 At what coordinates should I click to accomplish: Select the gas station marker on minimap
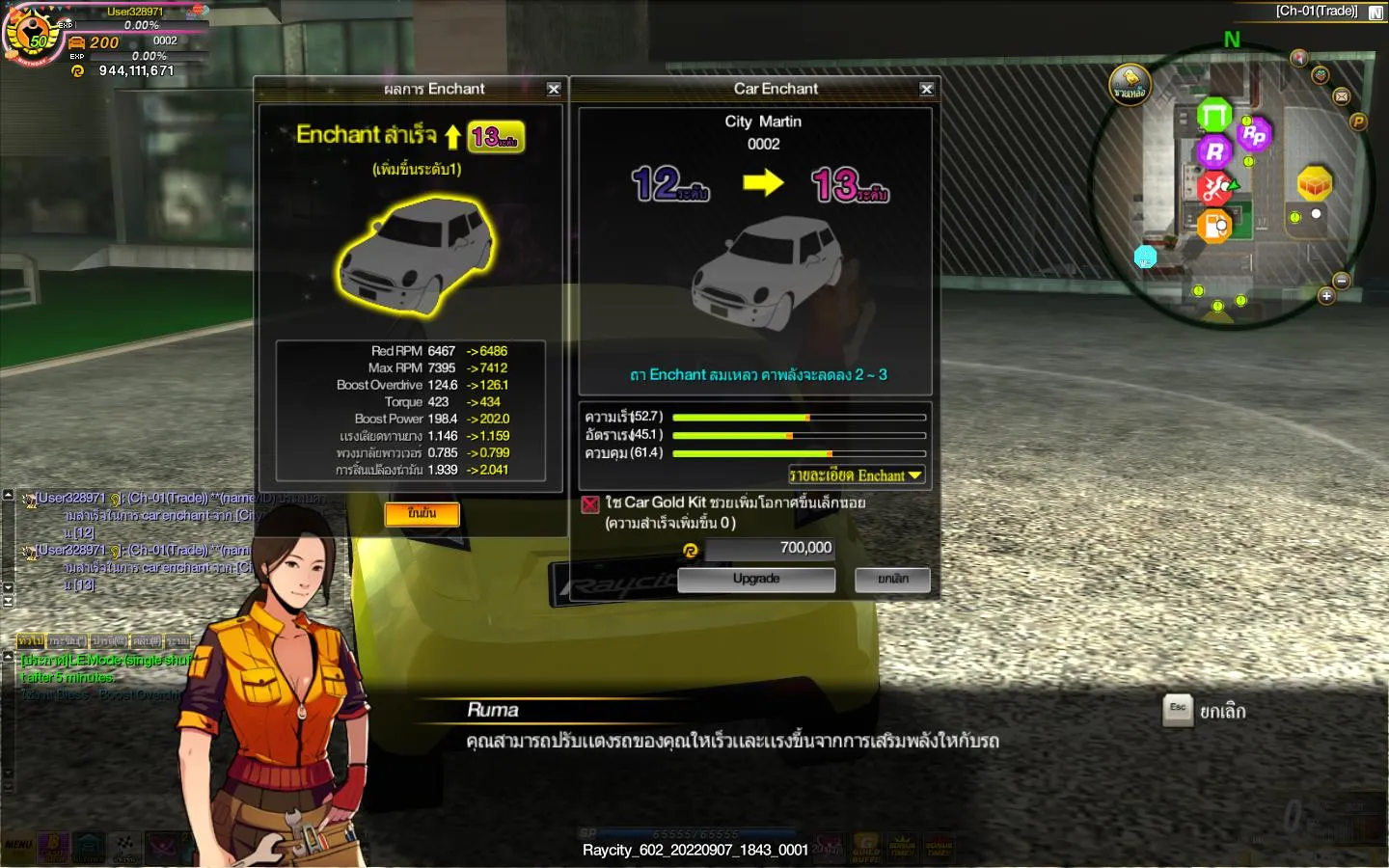tap(1214, 227)
